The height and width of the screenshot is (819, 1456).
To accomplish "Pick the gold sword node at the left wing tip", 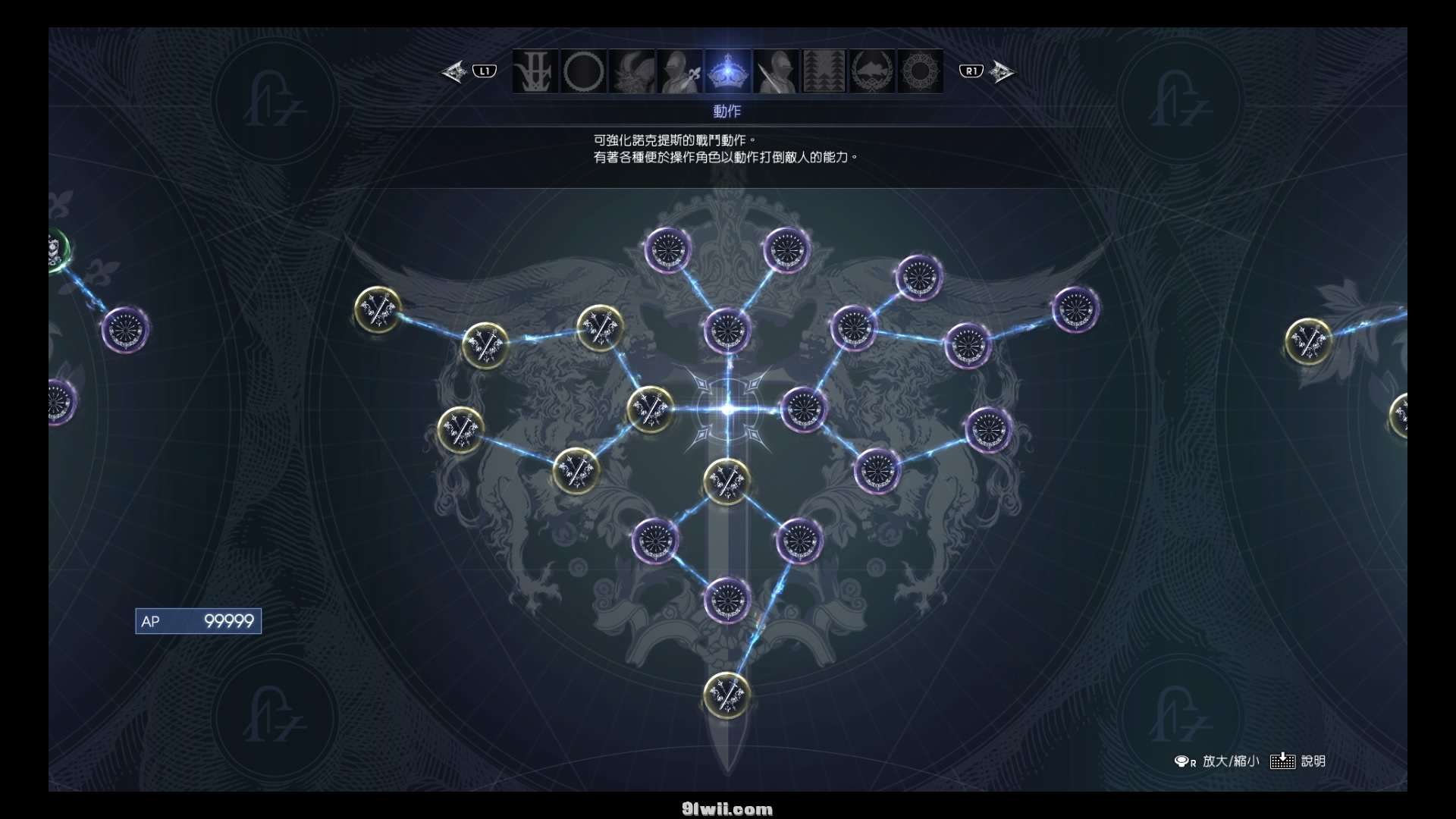I will [x=378, y=309].
